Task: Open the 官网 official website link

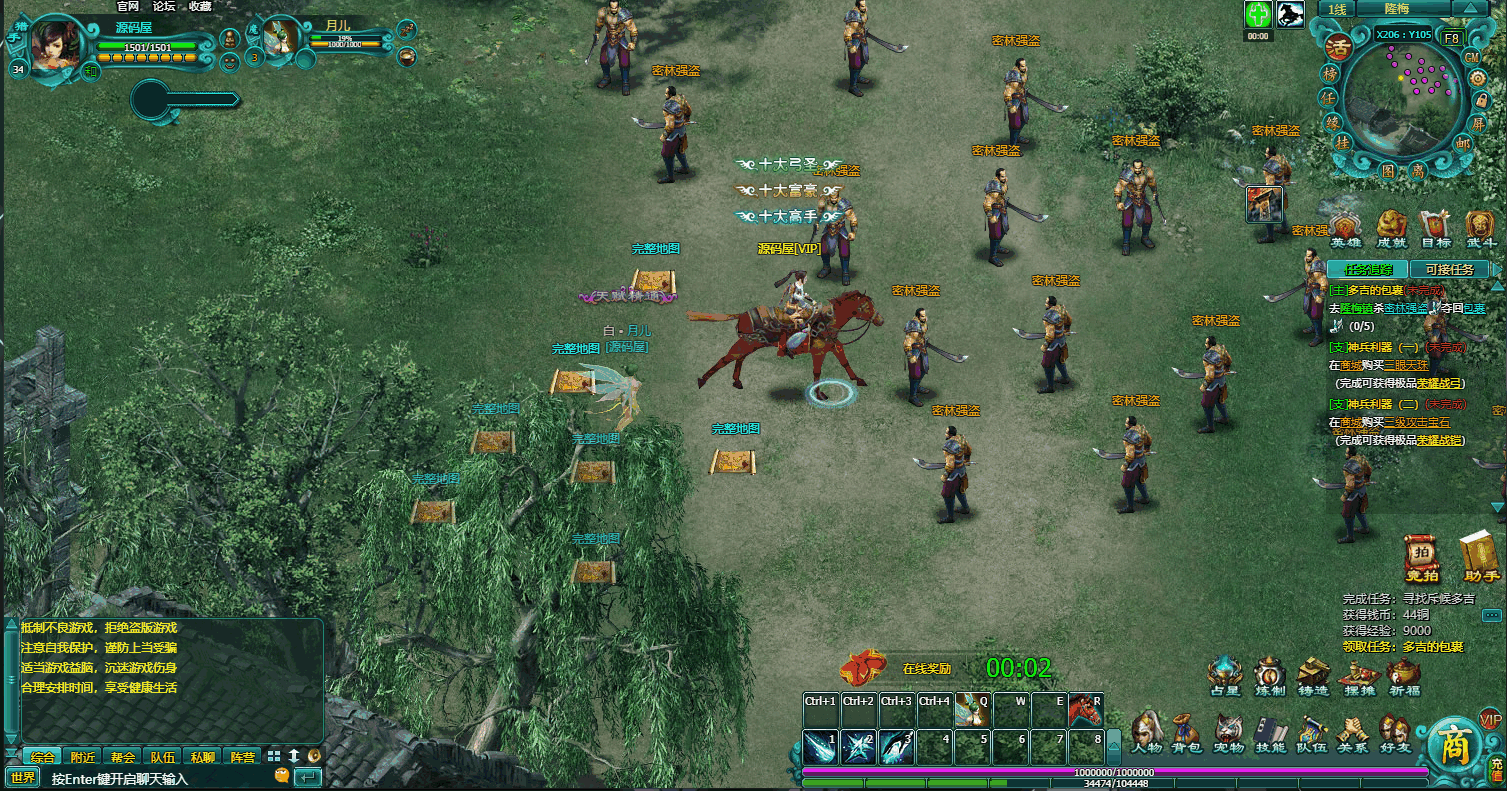Action: pos(128,6)
